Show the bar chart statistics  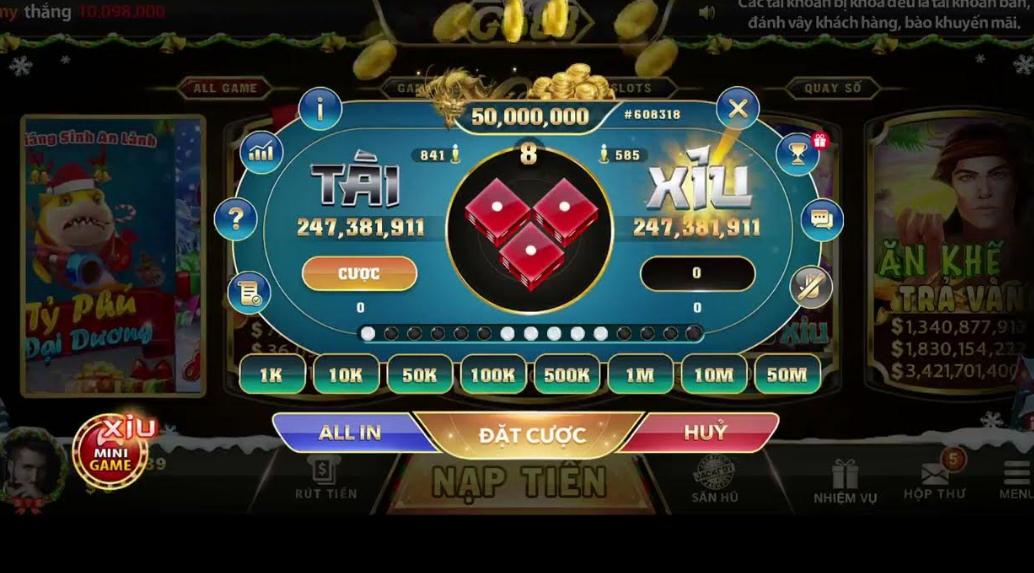(x=261, y=152)
